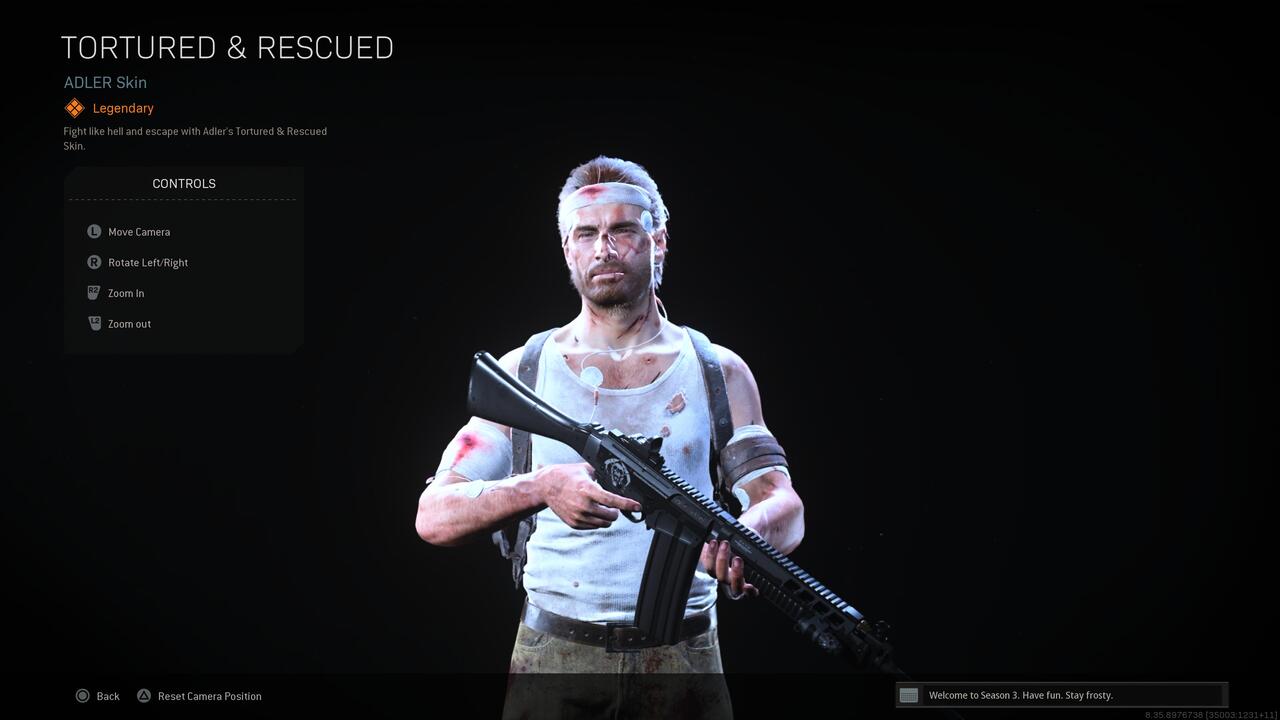Click the Zoom out control label
1280x720 pixels.
point(129,323)
